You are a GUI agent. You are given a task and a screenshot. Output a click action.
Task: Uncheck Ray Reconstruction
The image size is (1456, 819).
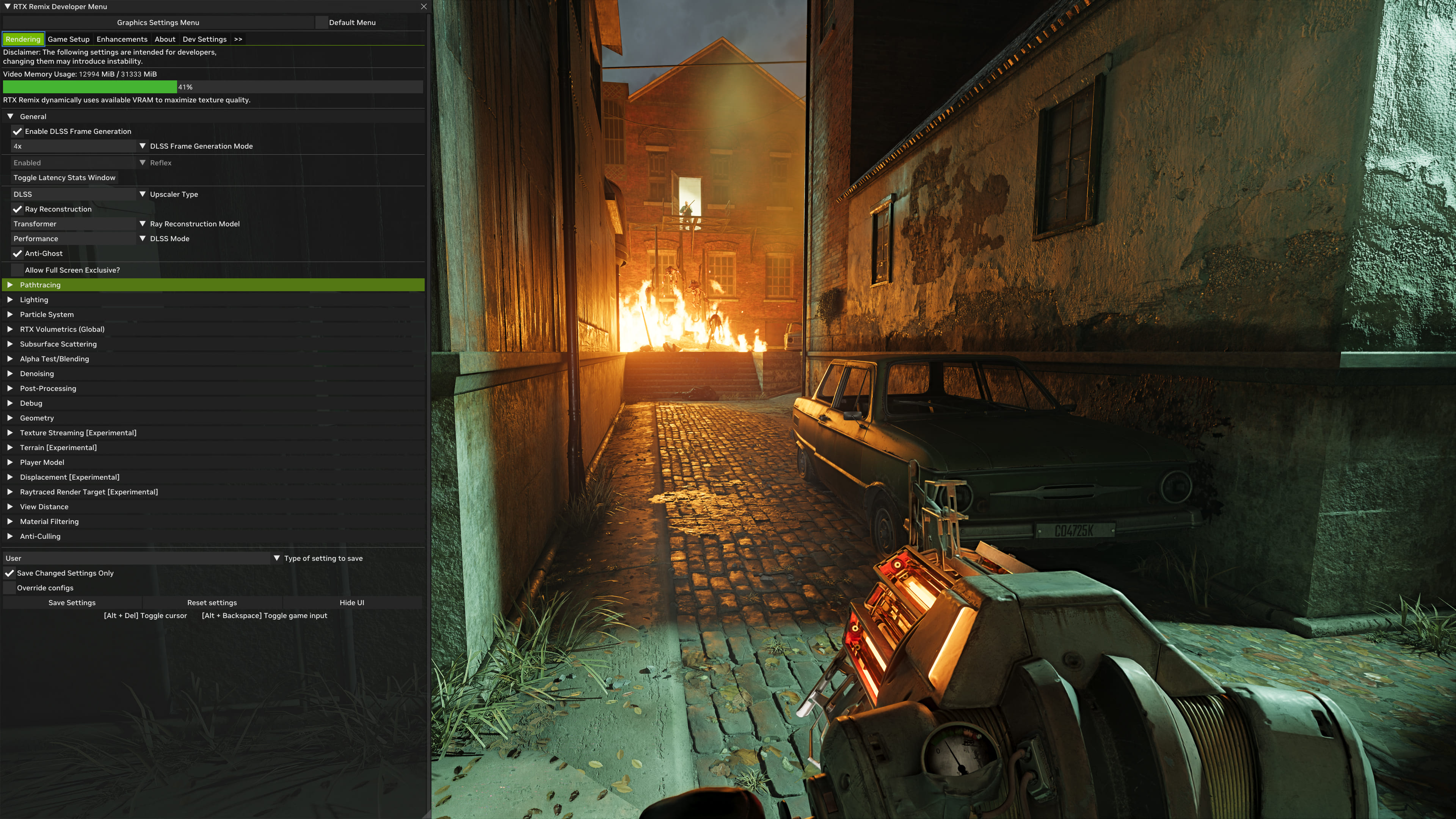pyautogui.click(x=17, y=209)
